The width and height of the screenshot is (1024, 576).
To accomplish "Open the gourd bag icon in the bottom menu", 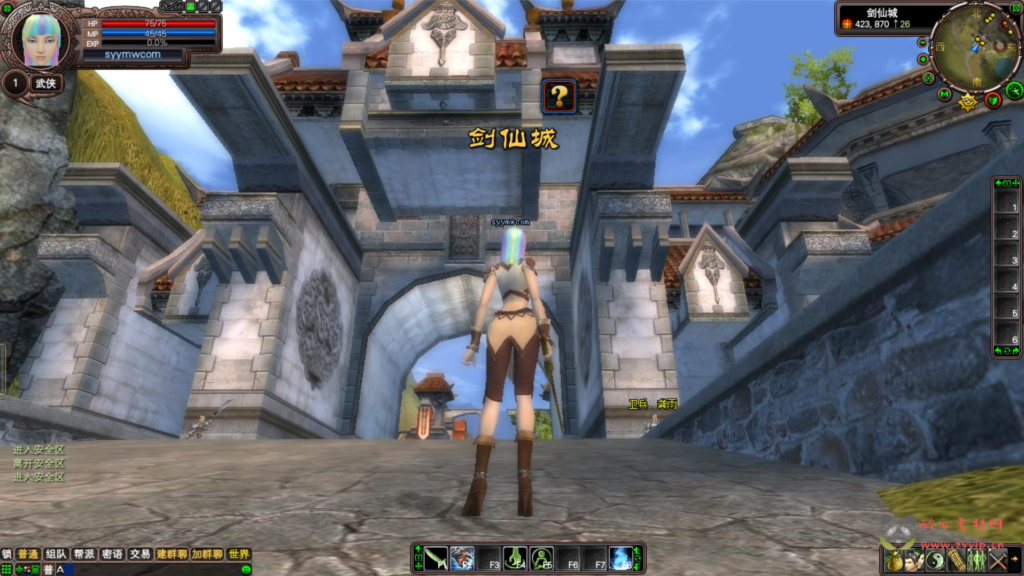I will 893,561.
